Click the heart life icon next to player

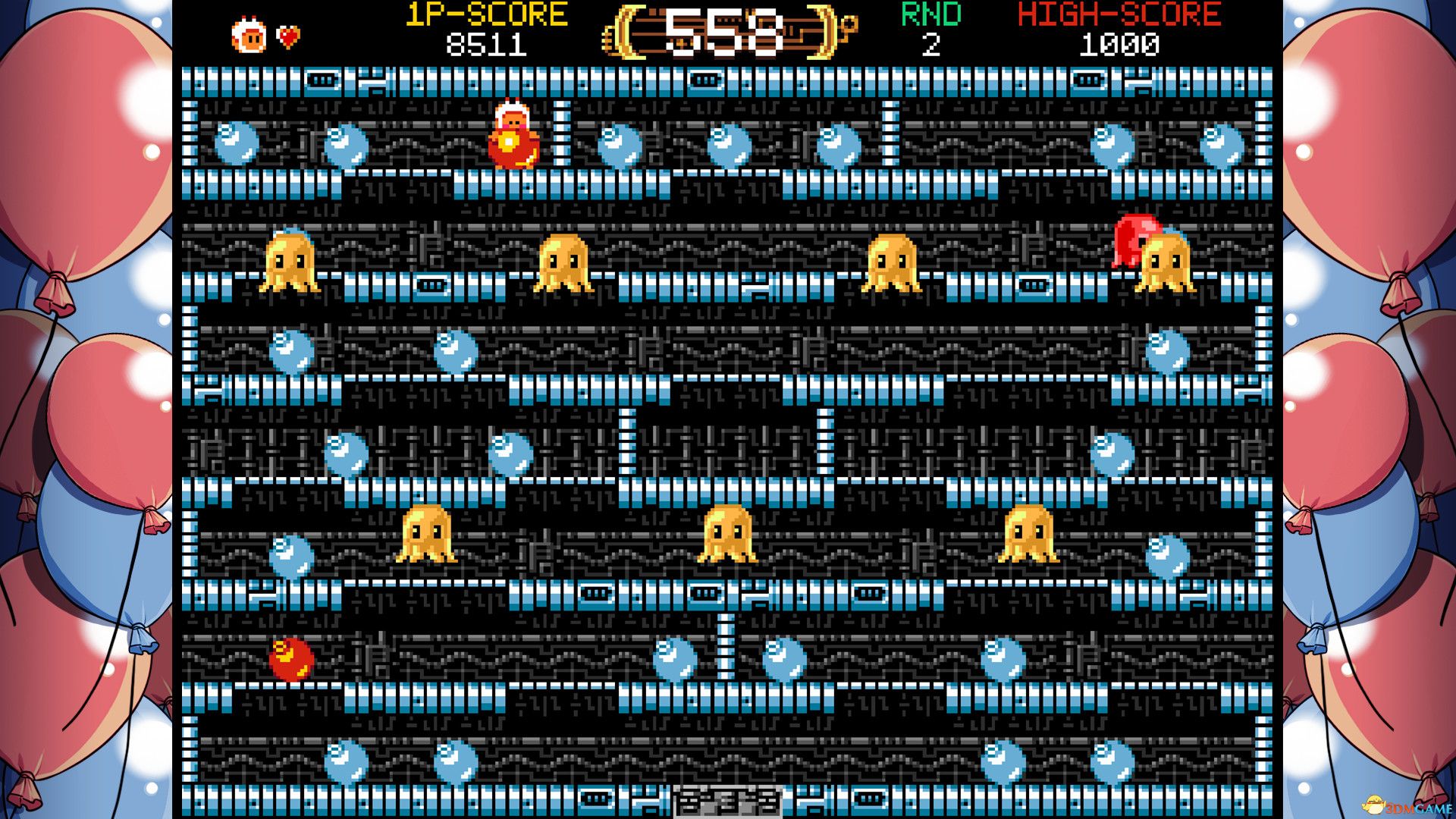click(290, 34)
